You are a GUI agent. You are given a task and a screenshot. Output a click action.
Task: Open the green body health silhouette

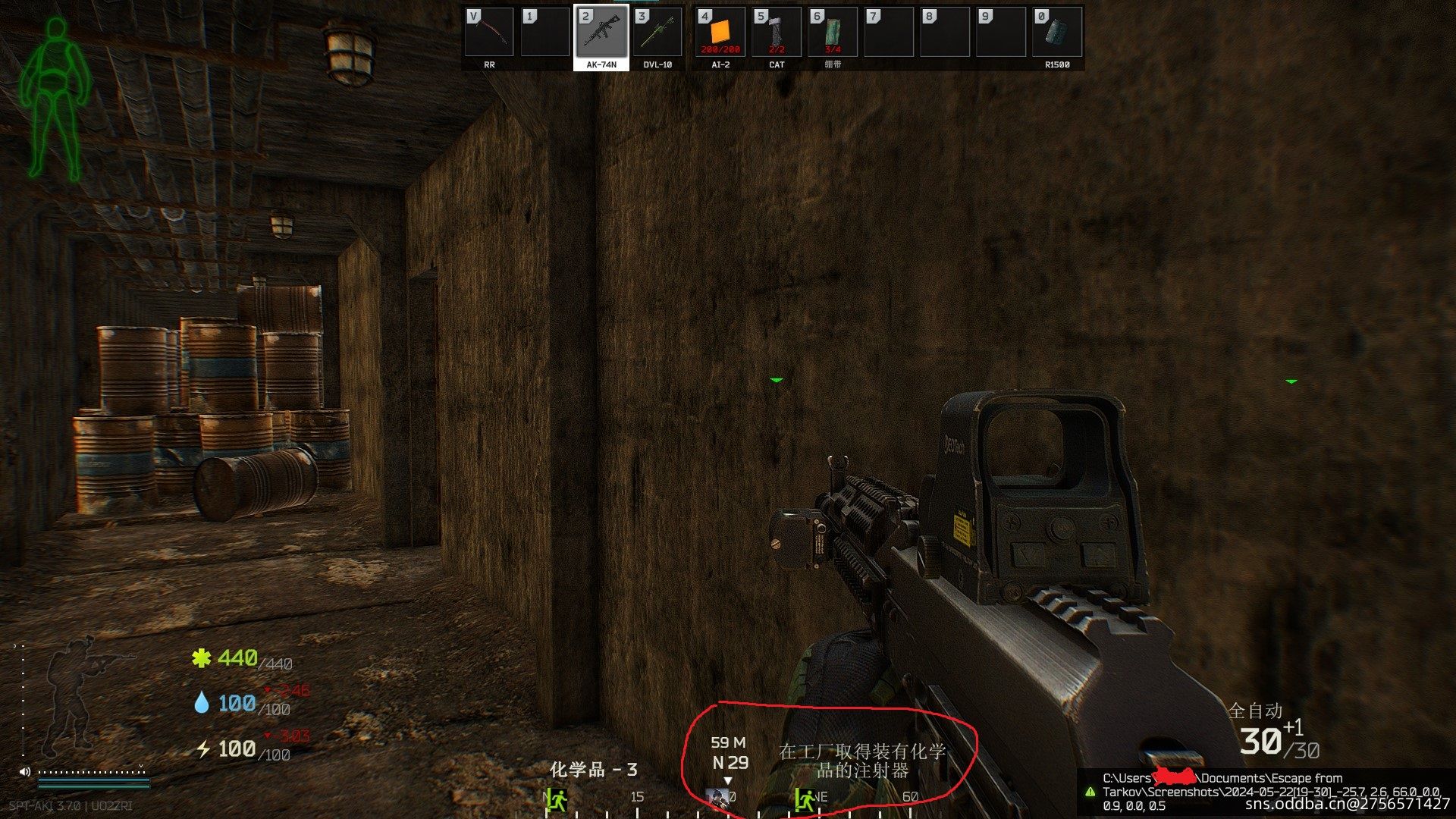tap(55, 99)
